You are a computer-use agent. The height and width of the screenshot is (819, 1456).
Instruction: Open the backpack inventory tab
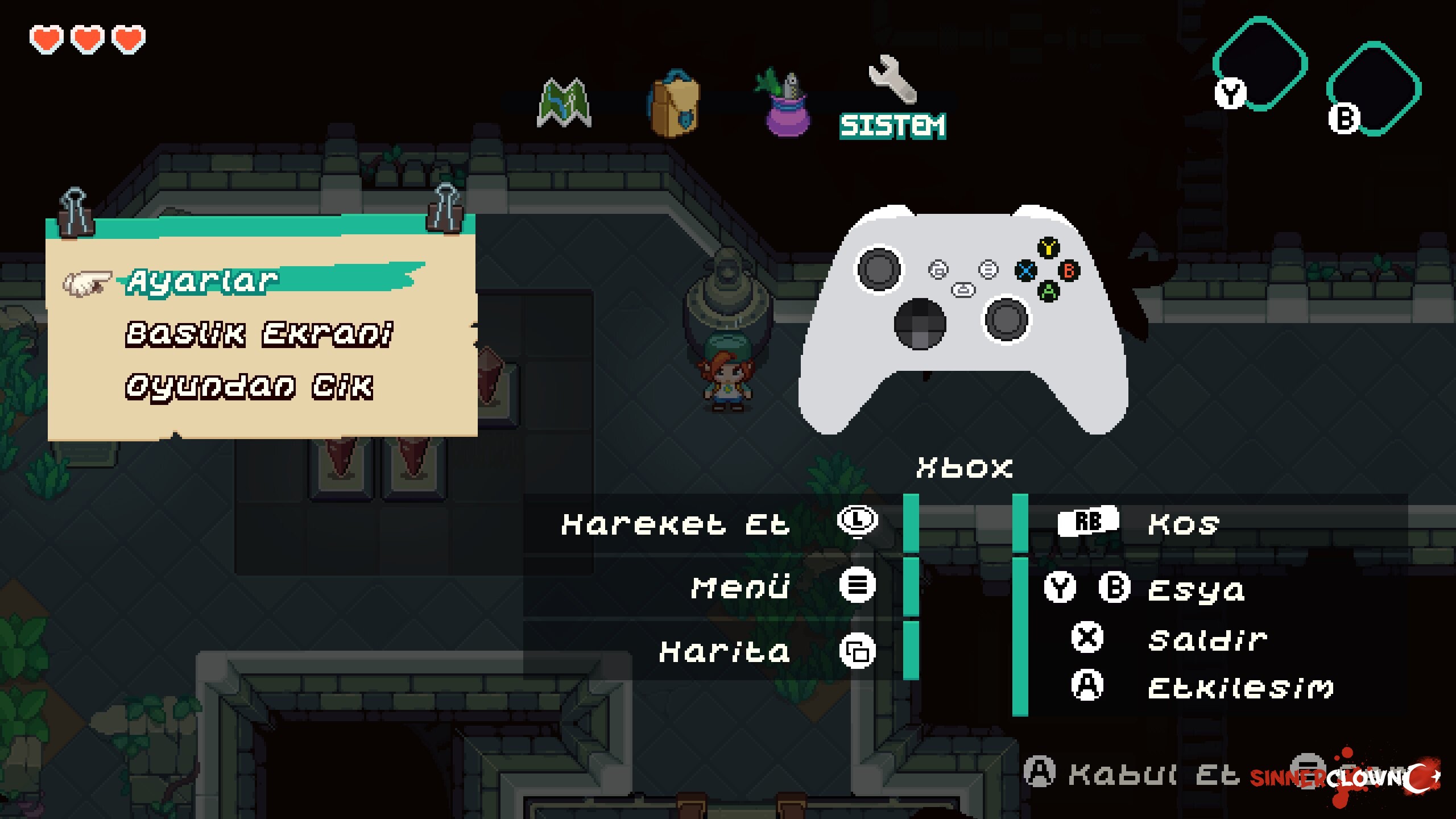click(x=674, y=104)
